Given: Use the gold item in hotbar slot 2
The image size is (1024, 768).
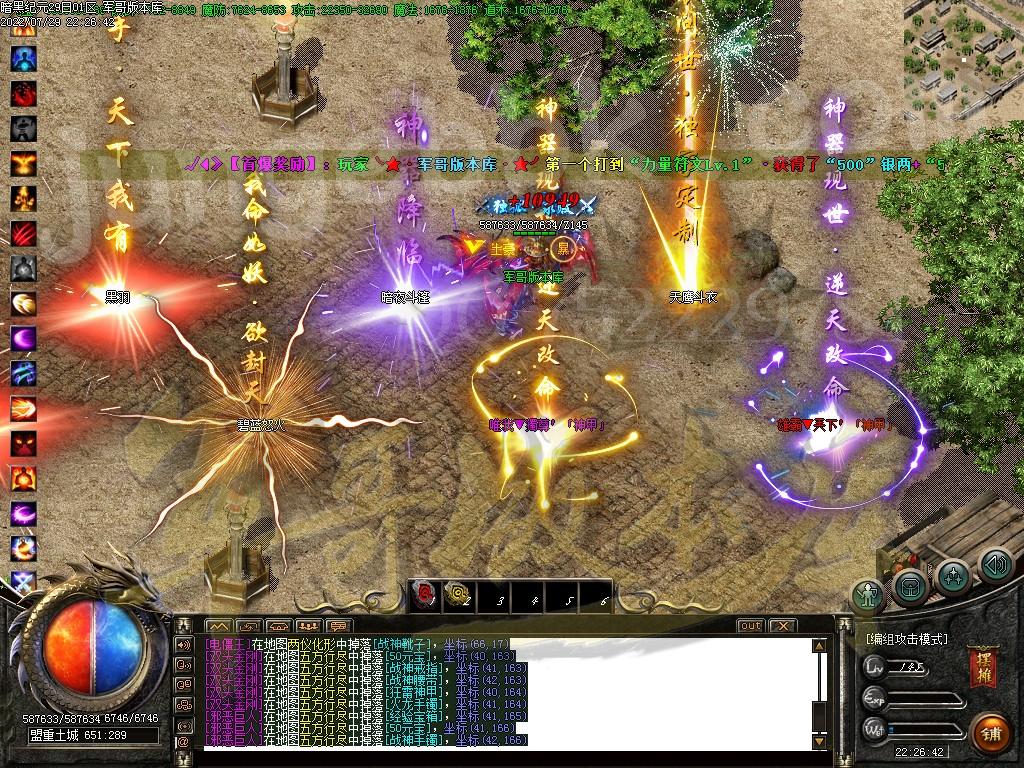Looking at the screenshot, I should pyautogui.click(x=457, y=595).
